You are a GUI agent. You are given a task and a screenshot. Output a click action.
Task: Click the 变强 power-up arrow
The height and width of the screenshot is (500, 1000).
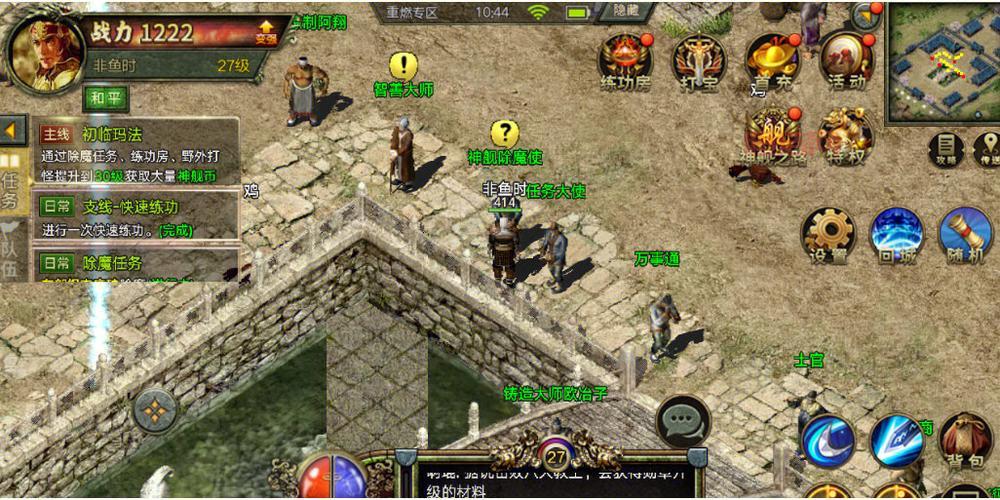[266, 32]
